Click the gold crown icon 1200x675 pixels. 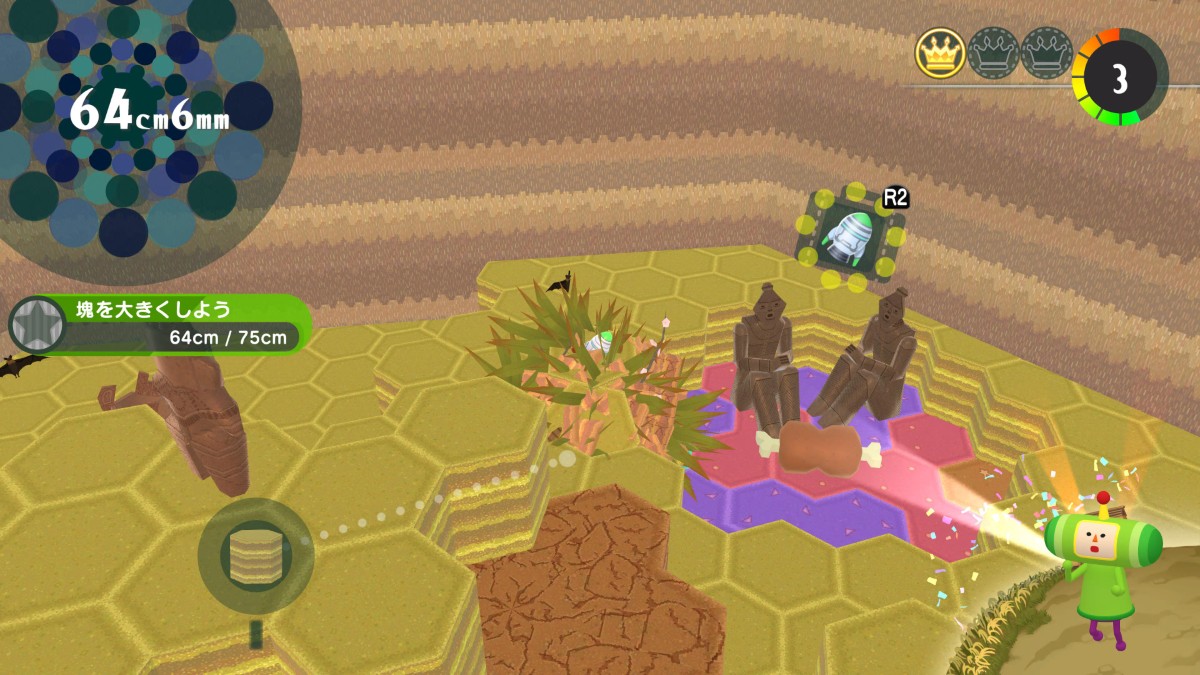tap(940, 53)
